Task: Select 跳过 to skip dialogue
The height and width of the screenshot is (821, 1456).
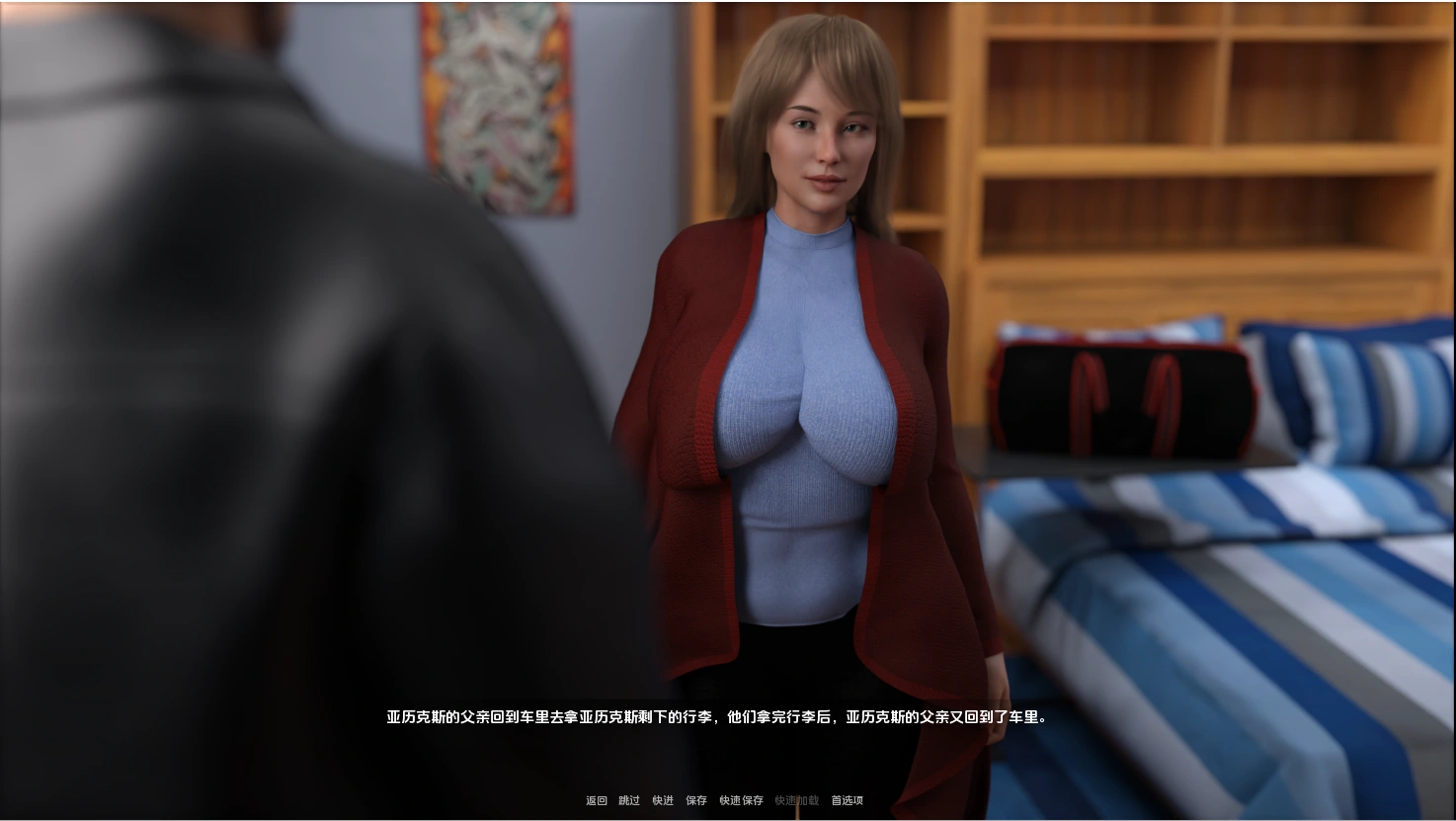Action: click(x=628, y=800)
